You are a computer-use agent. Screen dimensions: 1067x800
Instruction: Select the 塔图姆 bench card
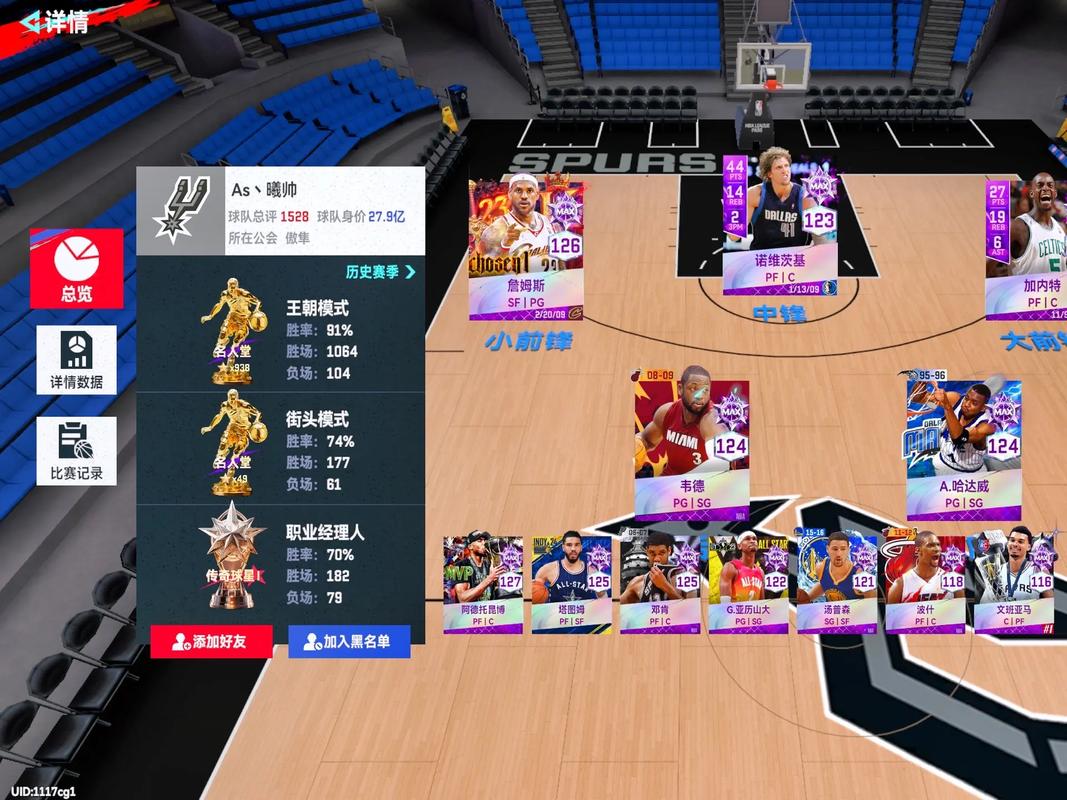coord(572,584)
